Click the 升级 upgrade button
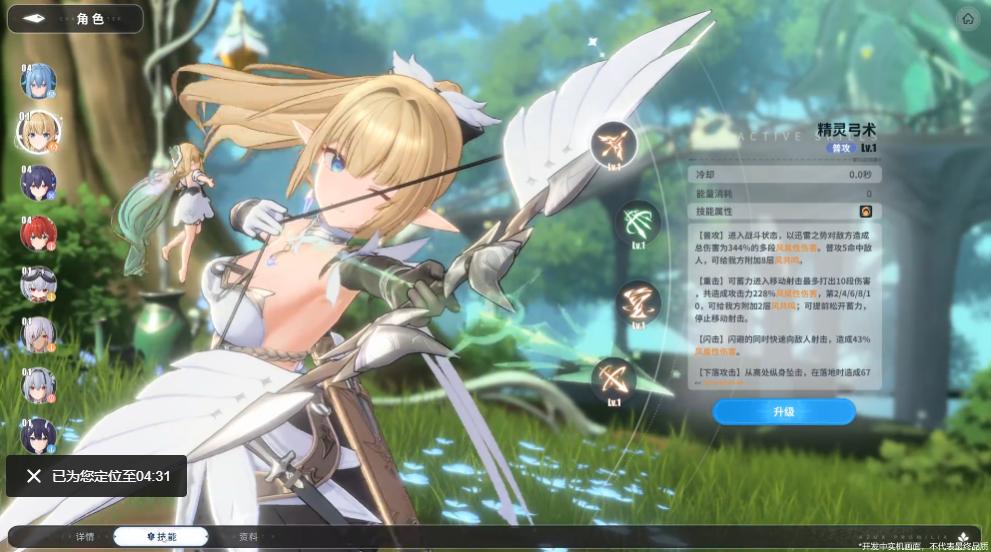Viewport: 991px width, 552px height. (783, 411)
